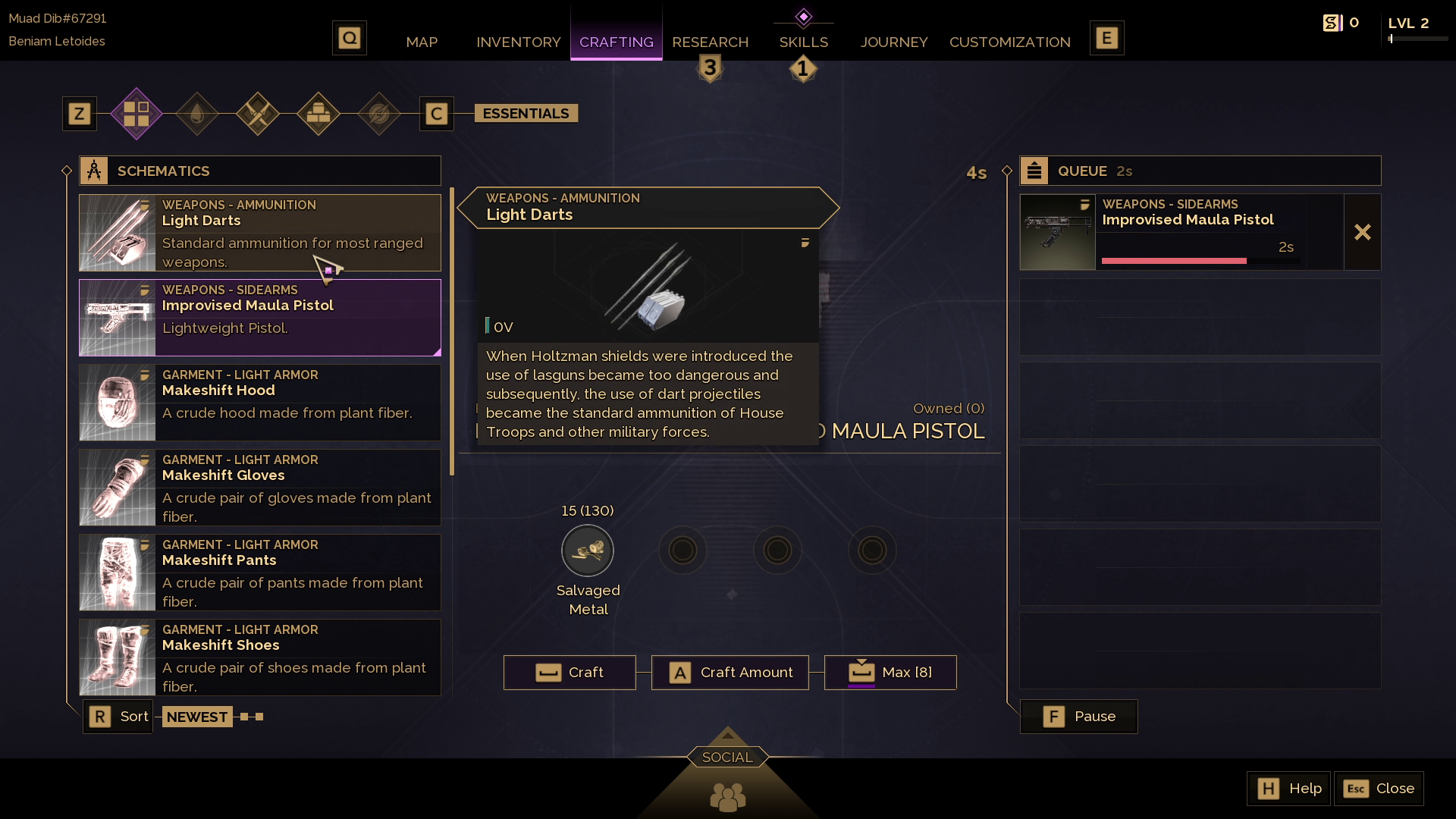Screen dimensions: 1456x819
Task: Click the Craft button
Action: pyautogui.click(x=570, y=673)
